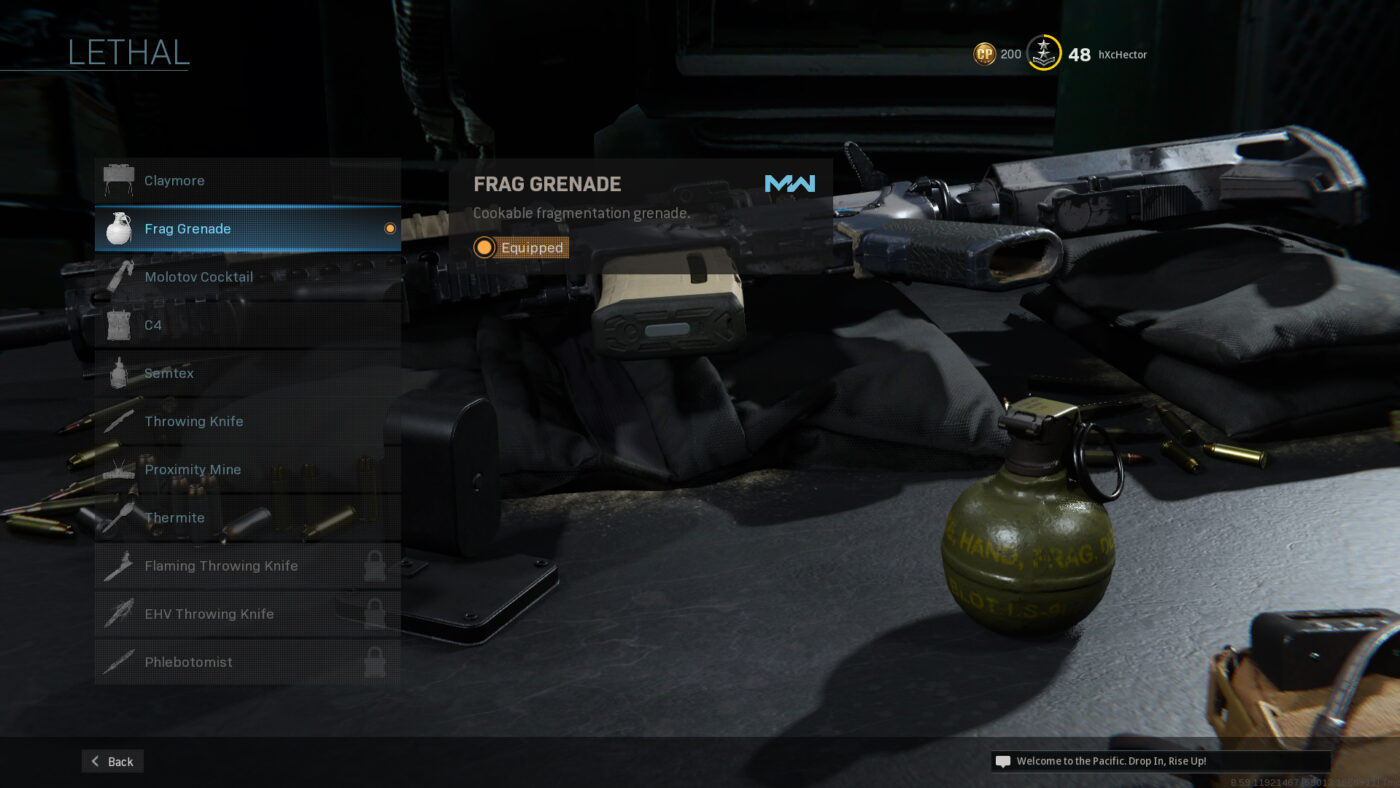The image size is (1400, 788).
Task: Click the CP currency coin icon
Action: 984,53
